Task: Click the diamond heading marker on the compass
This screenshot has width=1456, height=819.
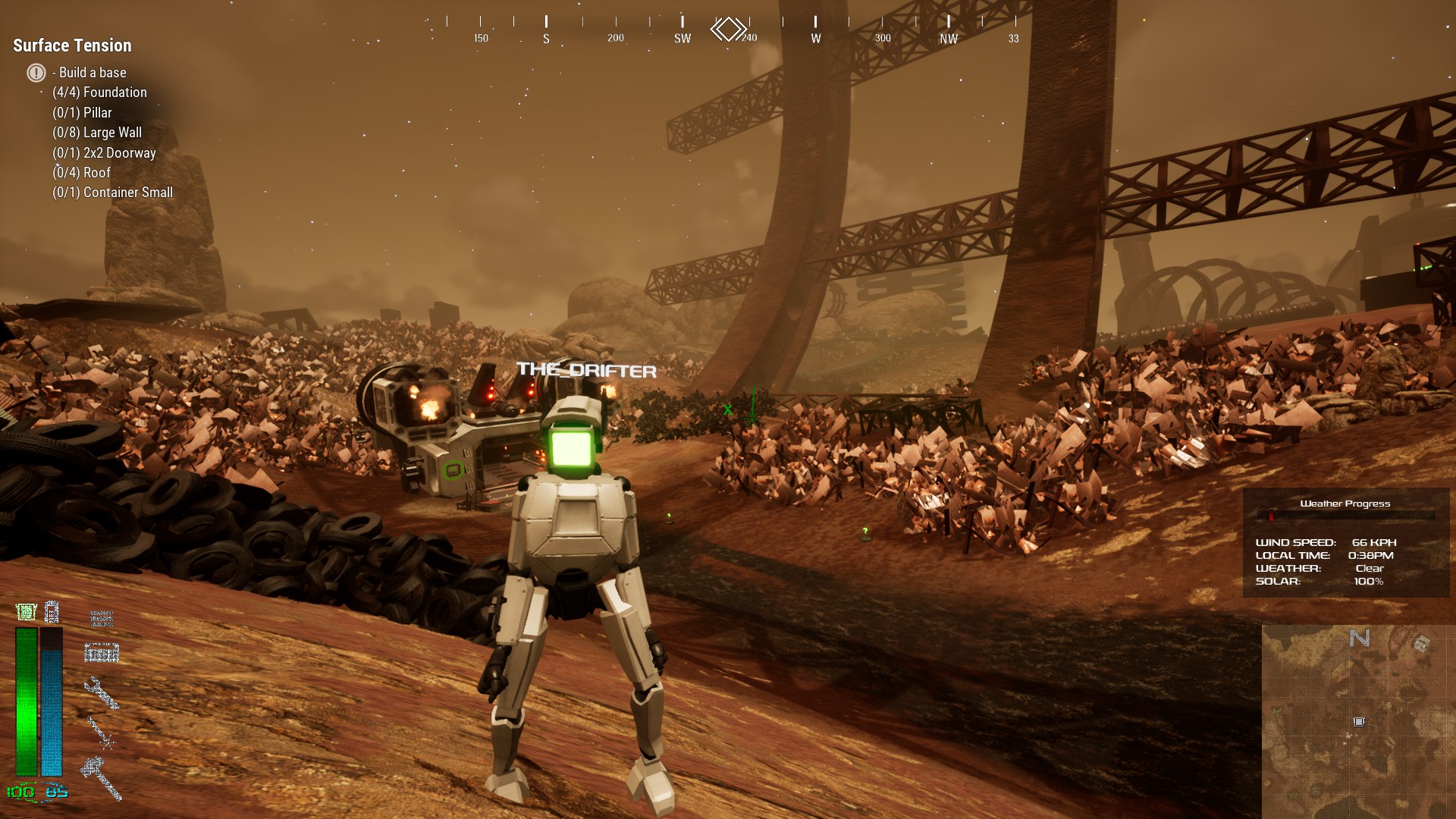Action: pos(728,30)
